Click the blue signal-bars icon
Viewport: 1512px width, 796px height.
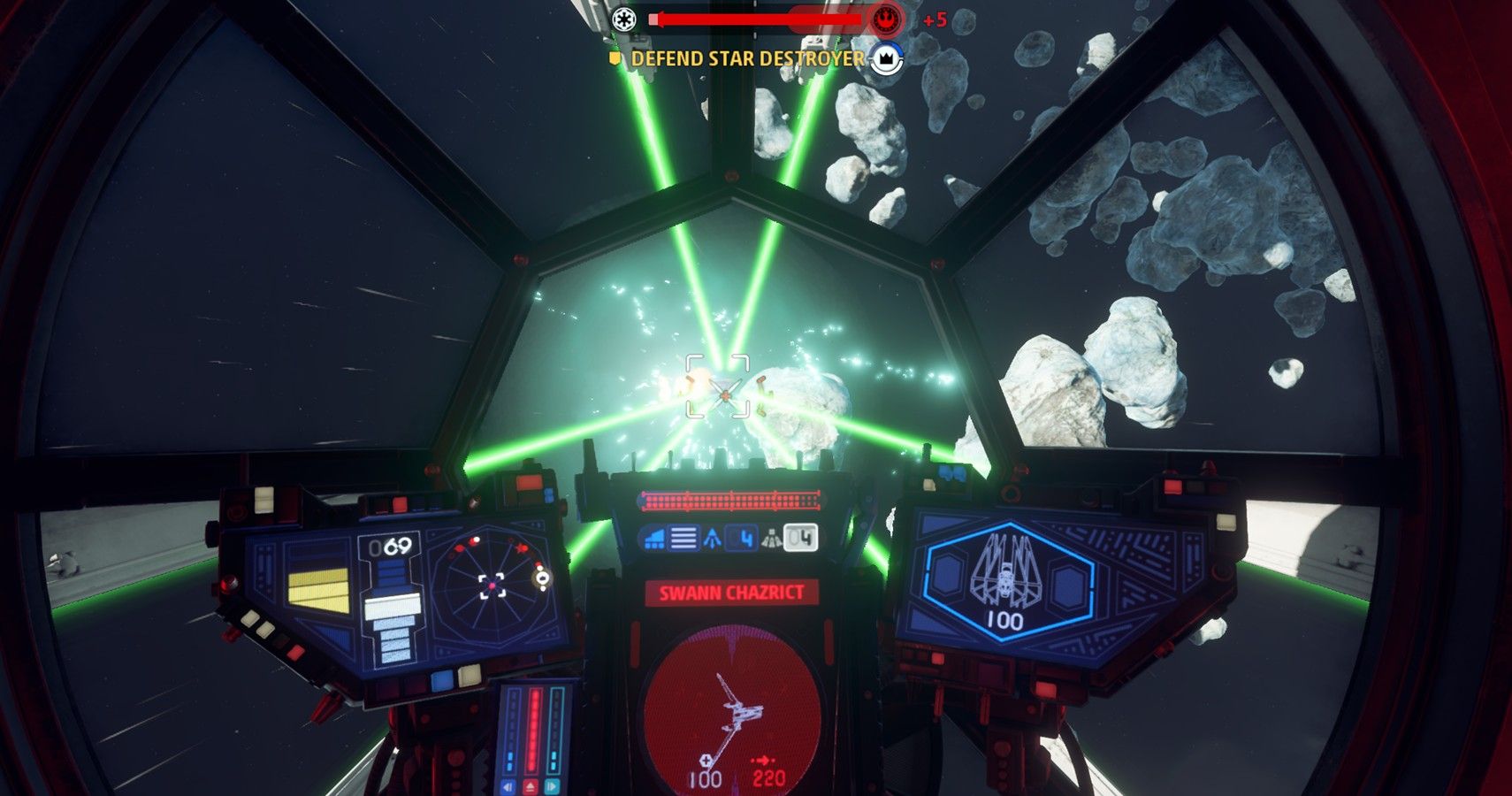654,538
